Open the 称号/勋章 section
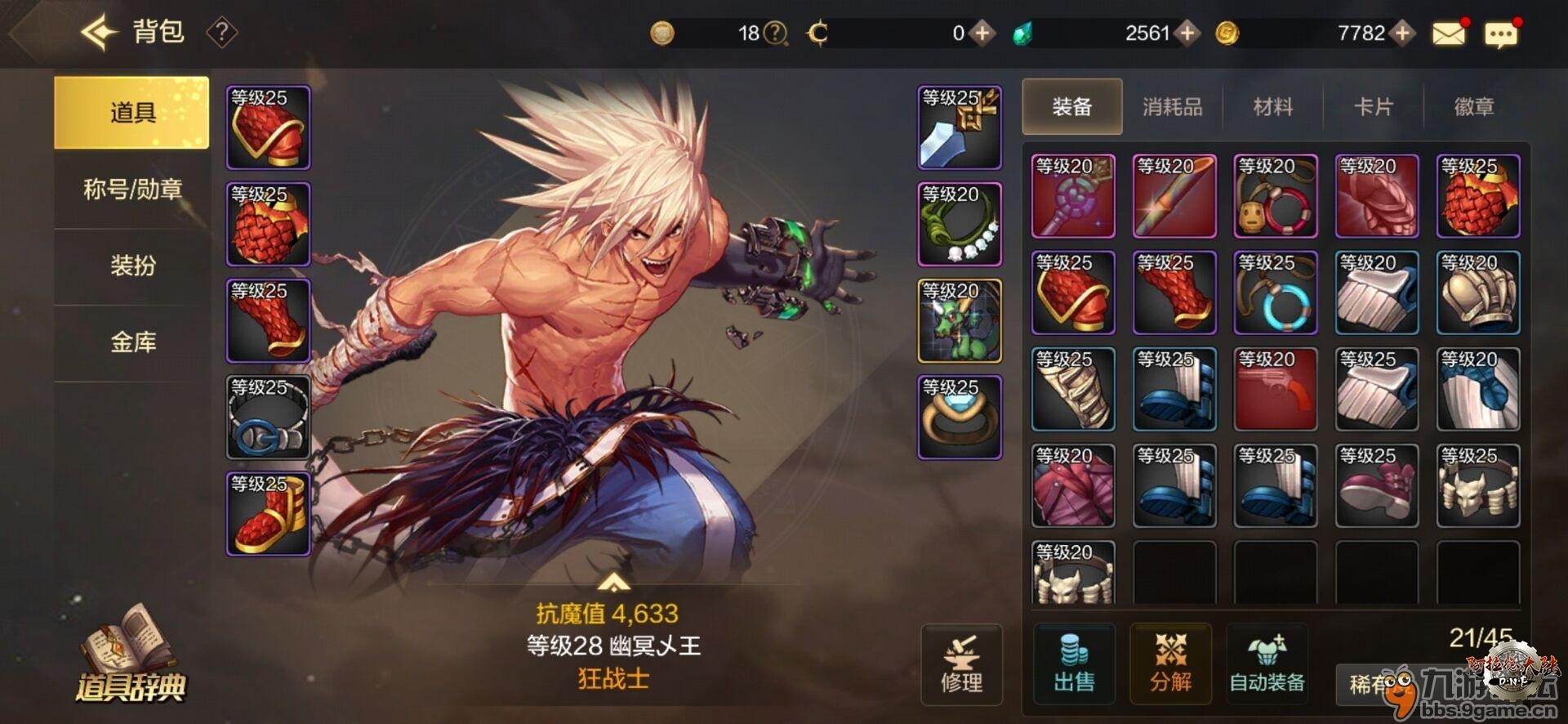The height and width of the screenshot is (724, 1568). [x=131, y=190]
